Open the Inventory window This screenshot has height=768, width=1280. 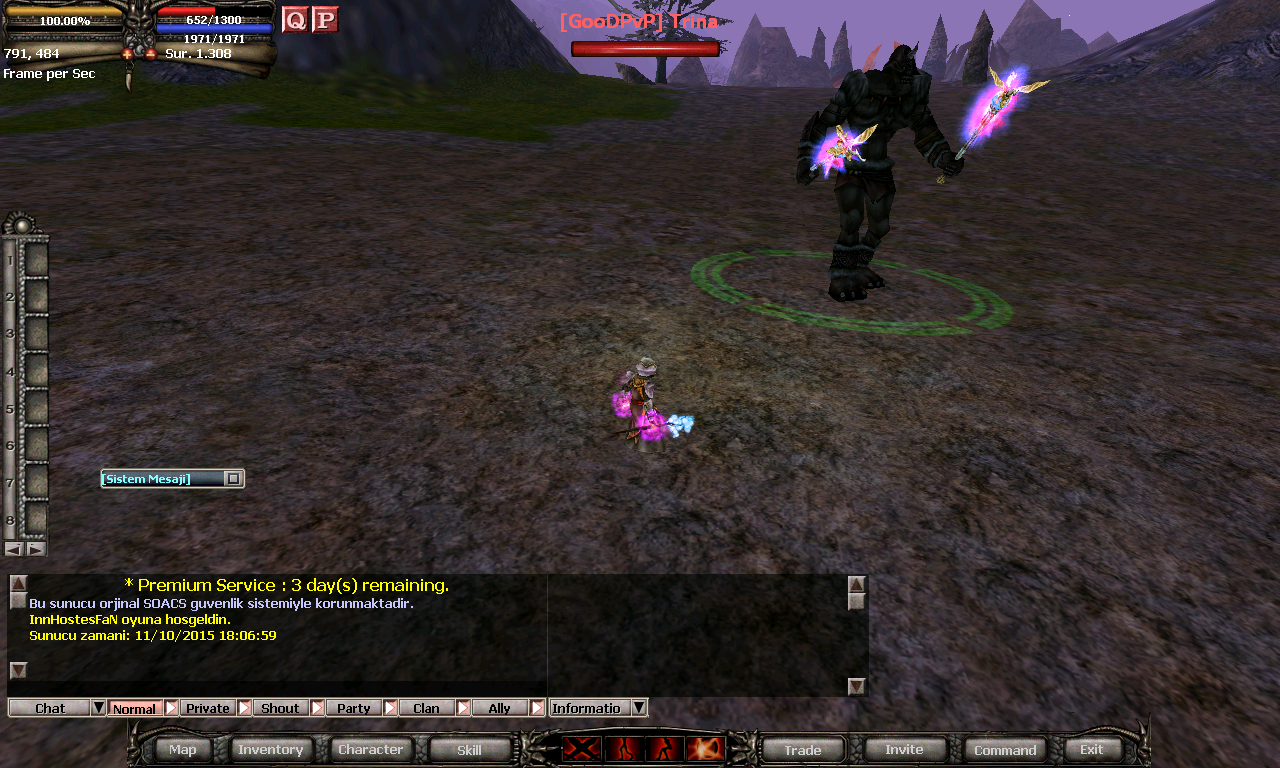point(270,749)
